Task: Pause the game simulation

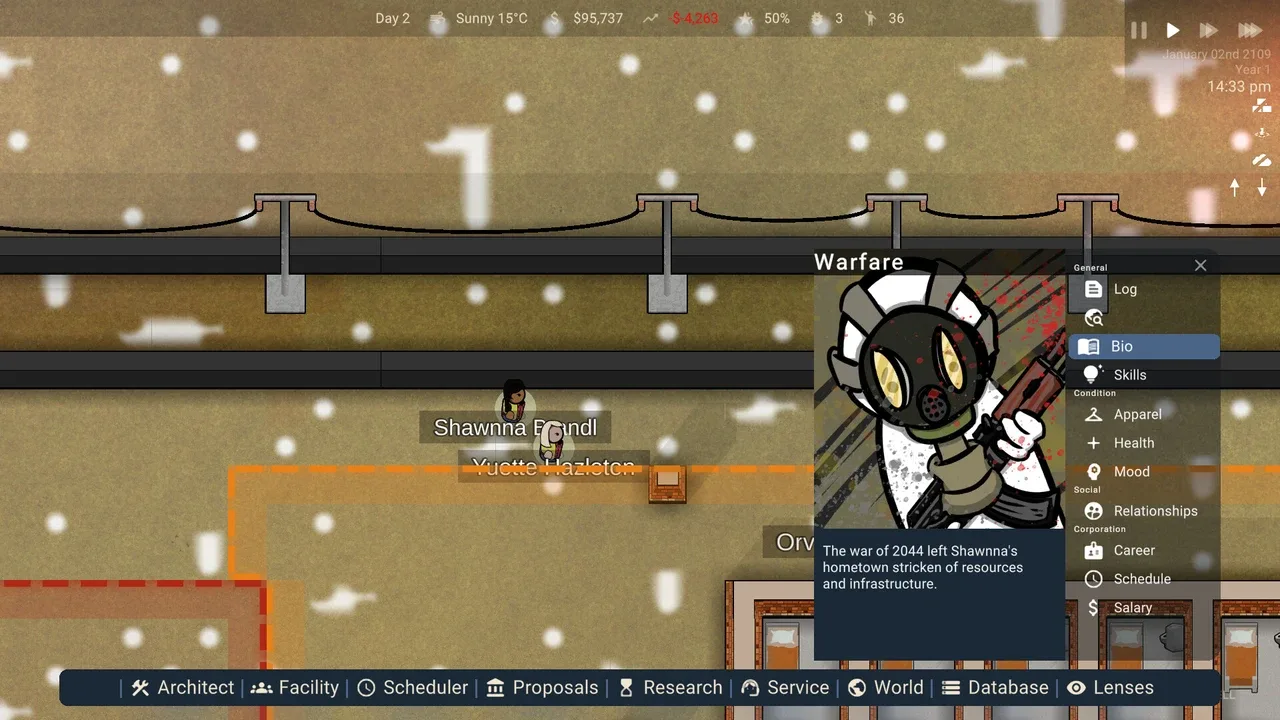Action: 1139,31
